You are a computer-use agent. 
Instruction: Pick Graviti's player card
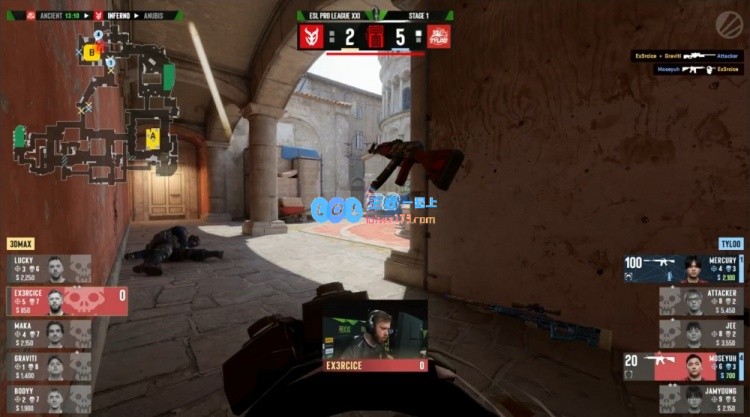pos(50,366)
